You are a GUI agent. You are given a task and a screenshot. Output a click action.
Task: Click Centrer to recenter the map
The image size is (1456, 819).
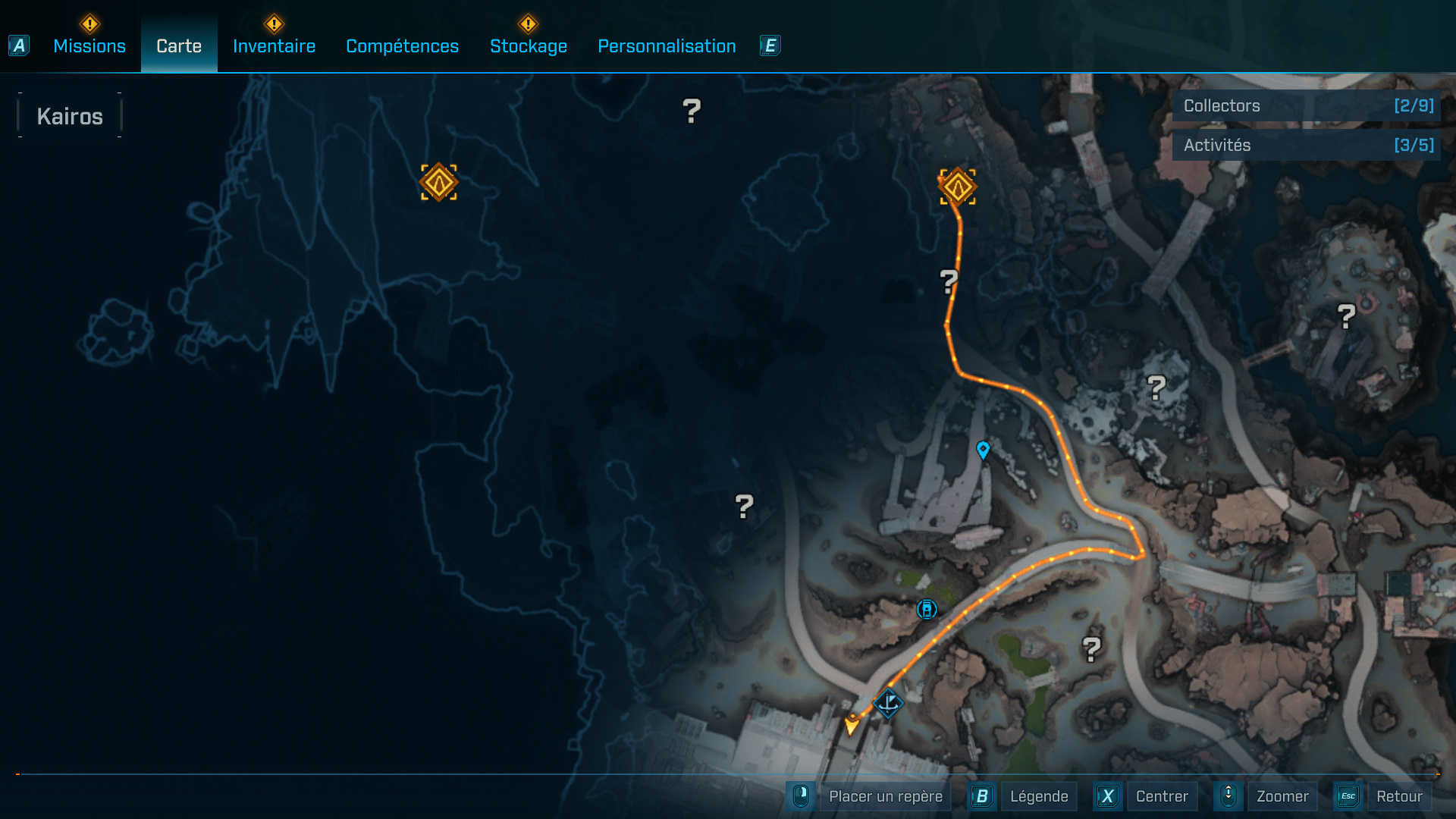[1161, 796]
